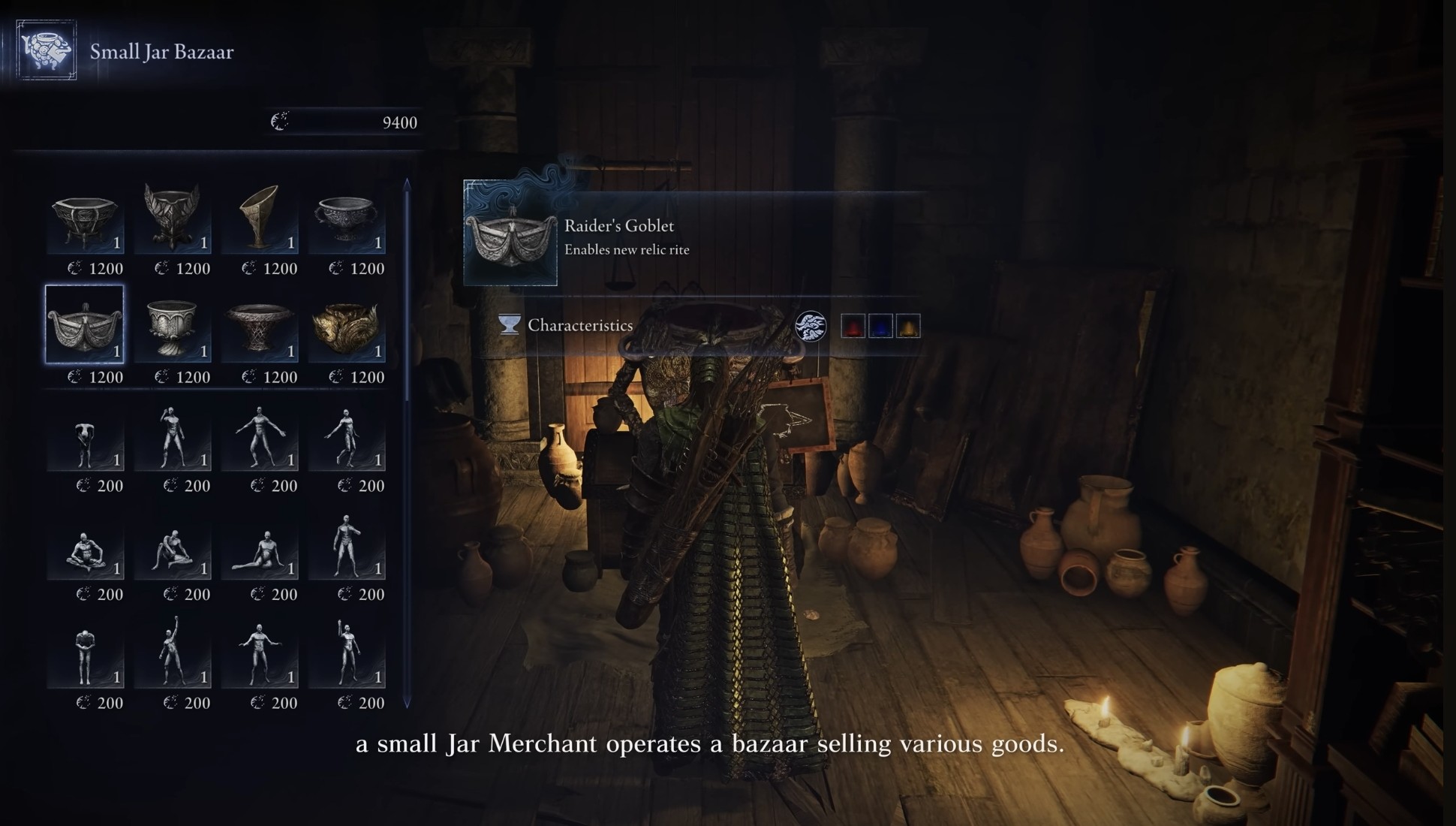Pick the octagonal footed urn chalice
Viewport: 1456px width, 826px height.
pos(85,218)
